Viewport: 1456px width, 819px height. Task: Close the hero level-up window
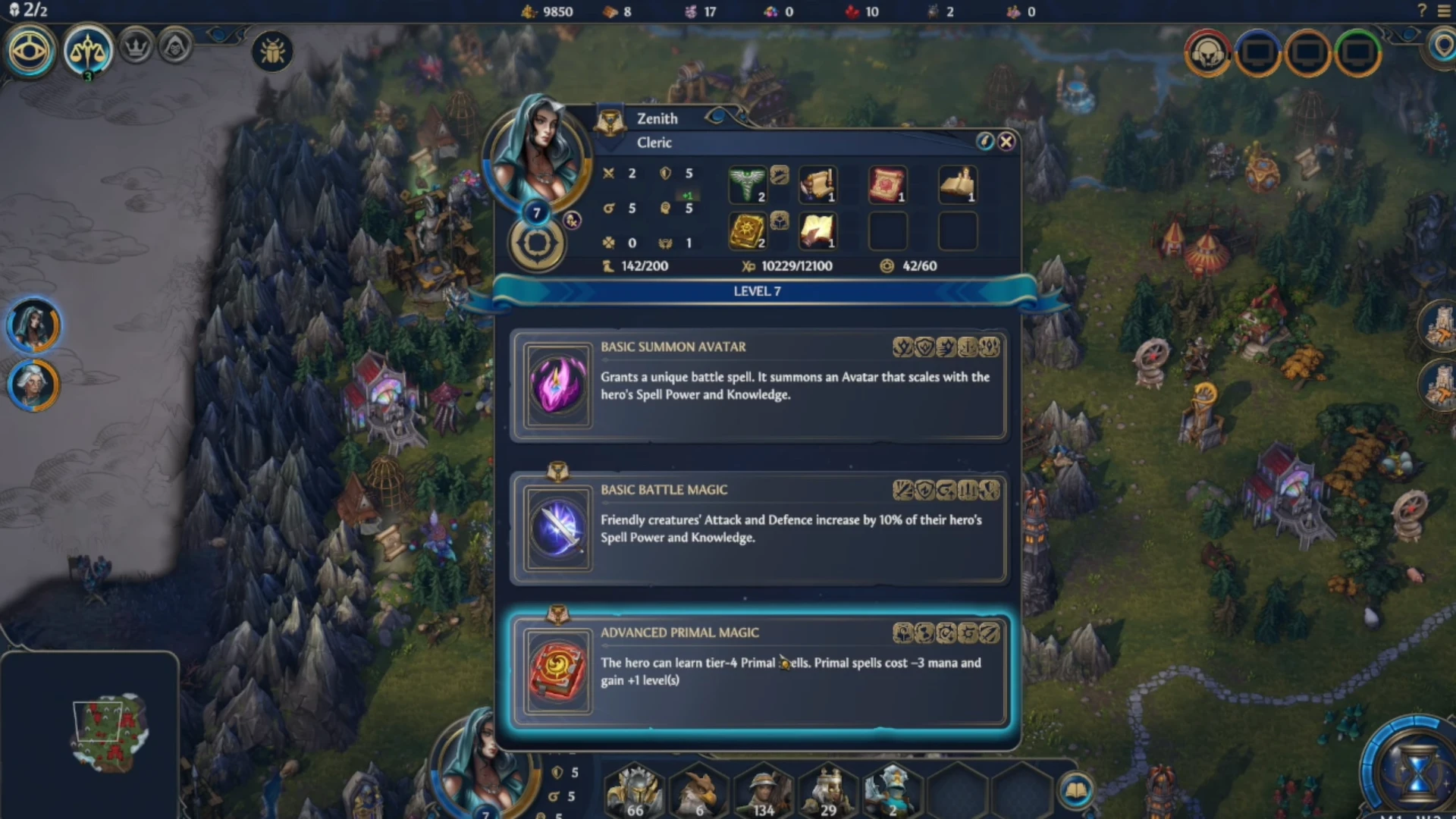[1006, 142]
